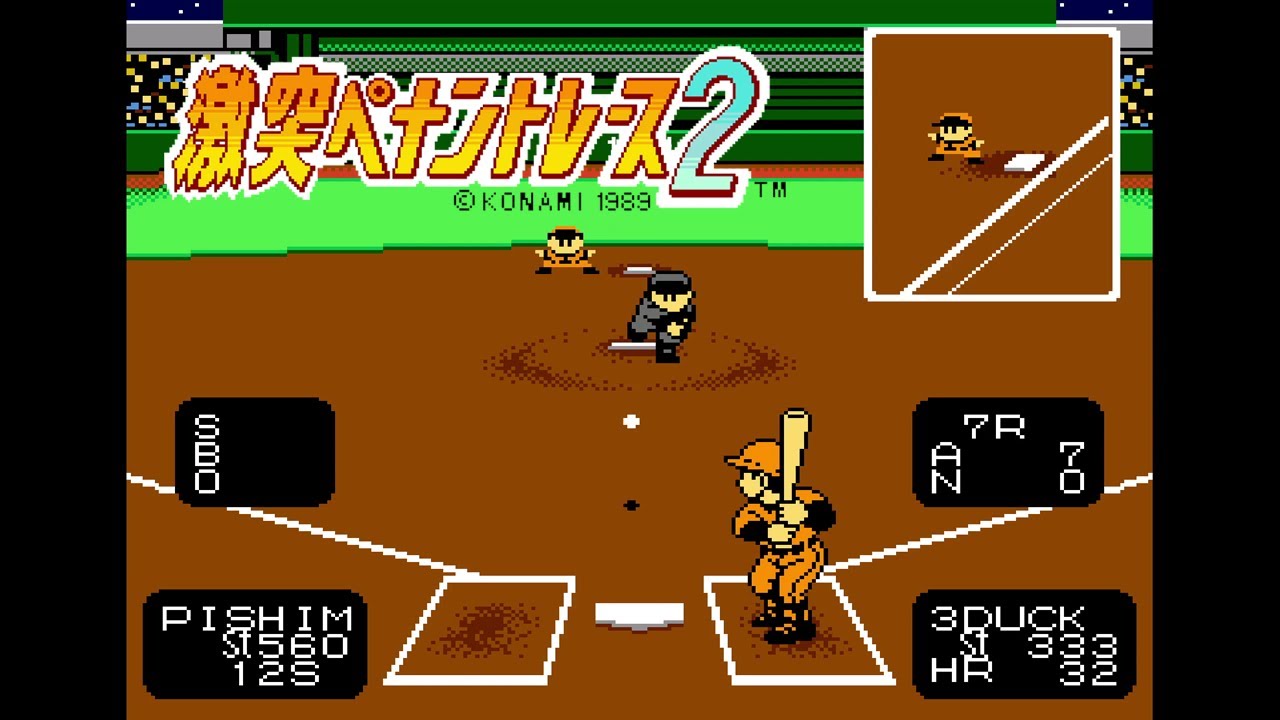Select the catcher sprite behind the infield
The image size is (1280, 720).
click(x=565, y=250)
